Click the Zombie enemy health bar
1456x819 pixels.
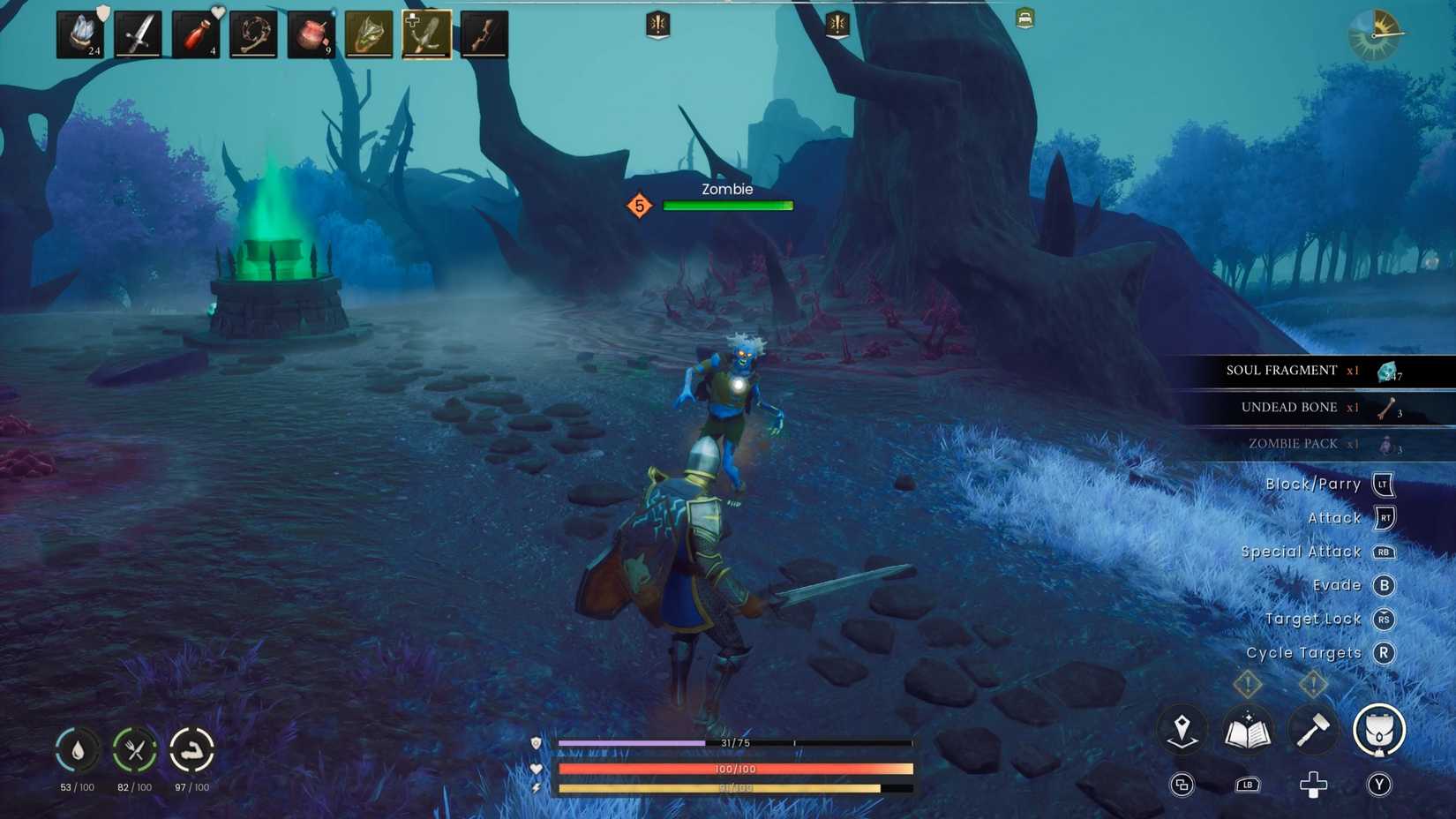726,206
